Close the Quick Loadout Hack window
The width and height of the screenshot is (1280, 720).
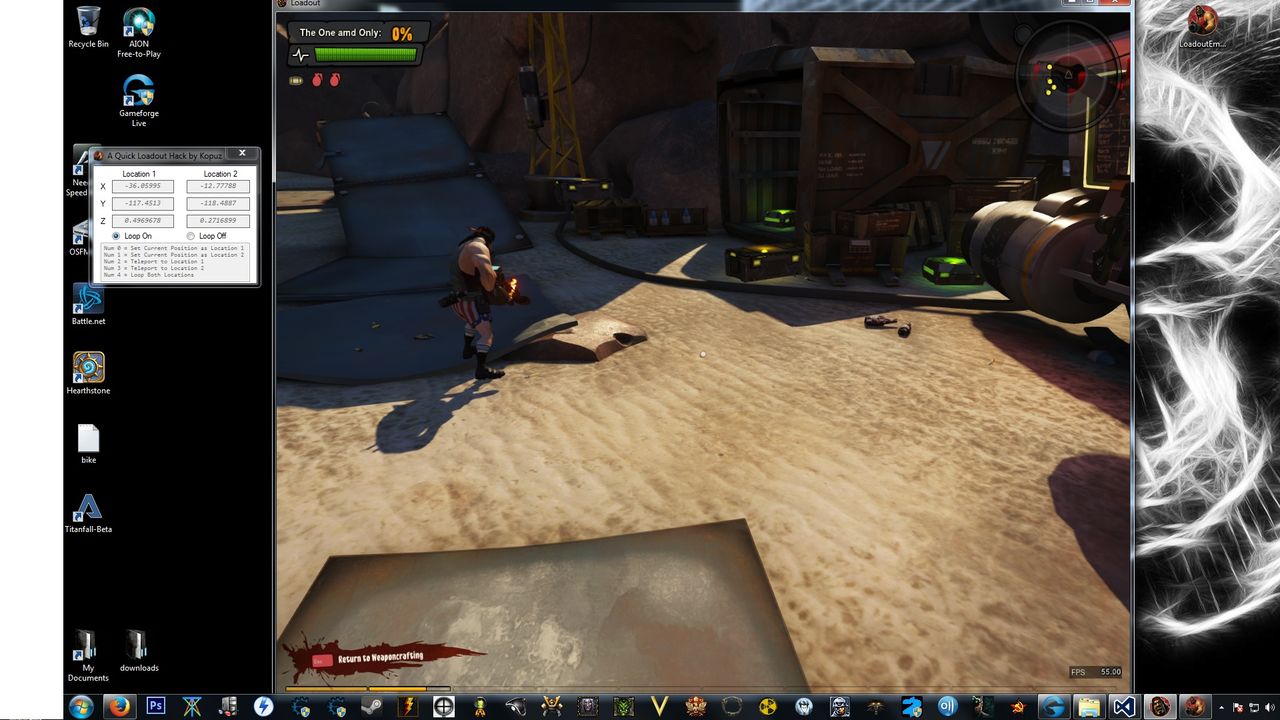241,154
